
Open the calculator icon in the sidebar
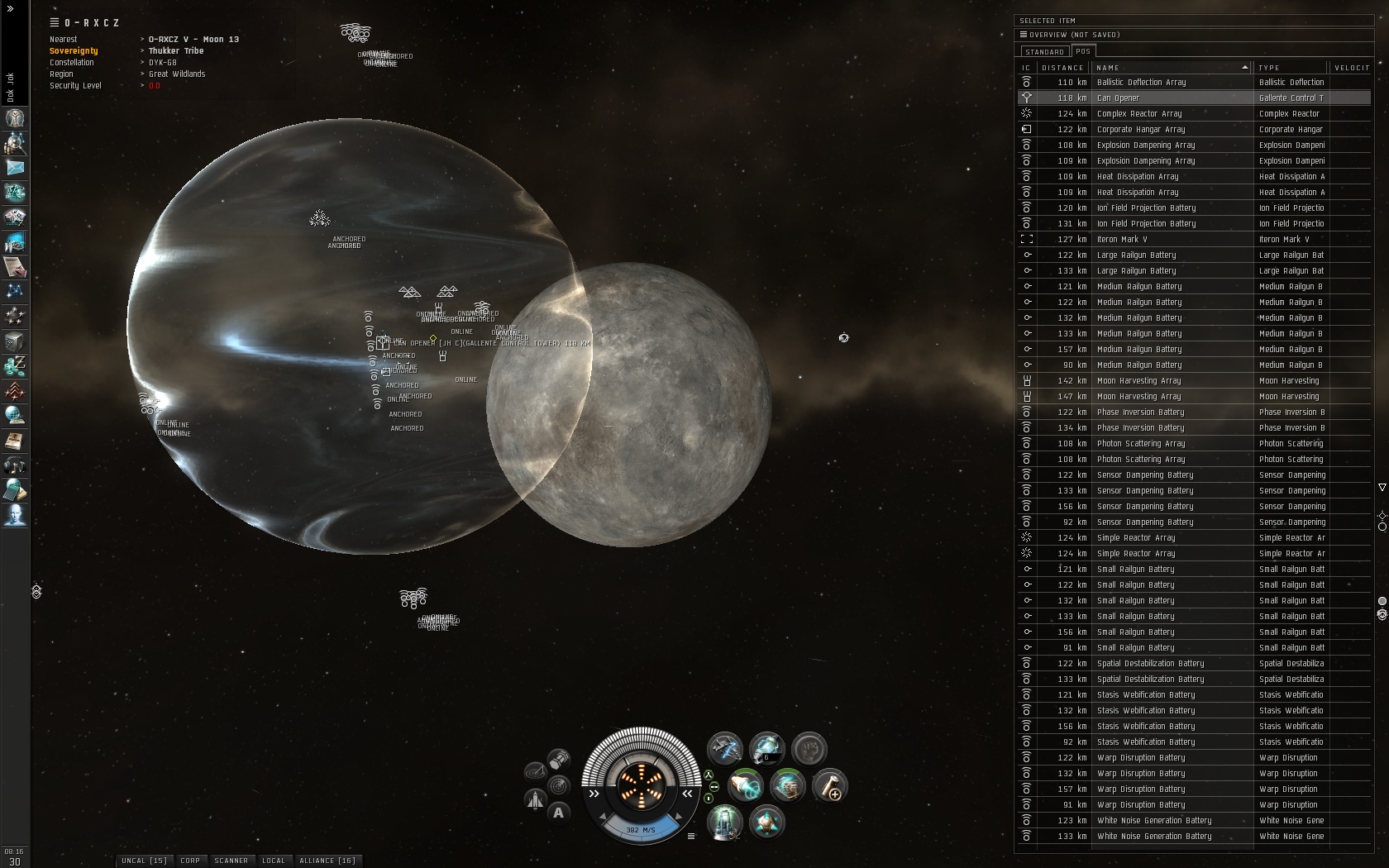pyautogui.click(x=15, y=490)
